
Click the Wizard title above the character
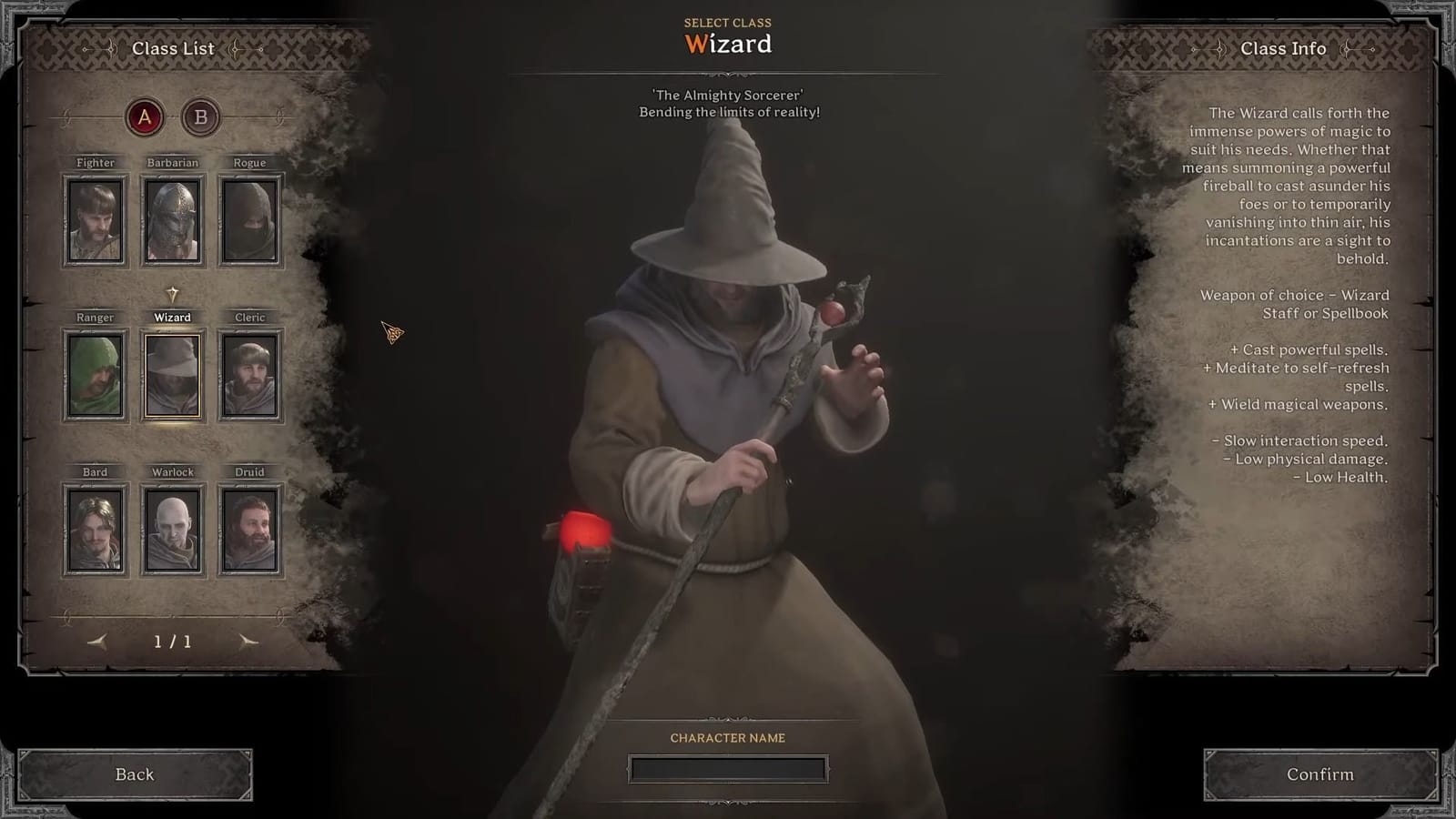pos(728,43)
